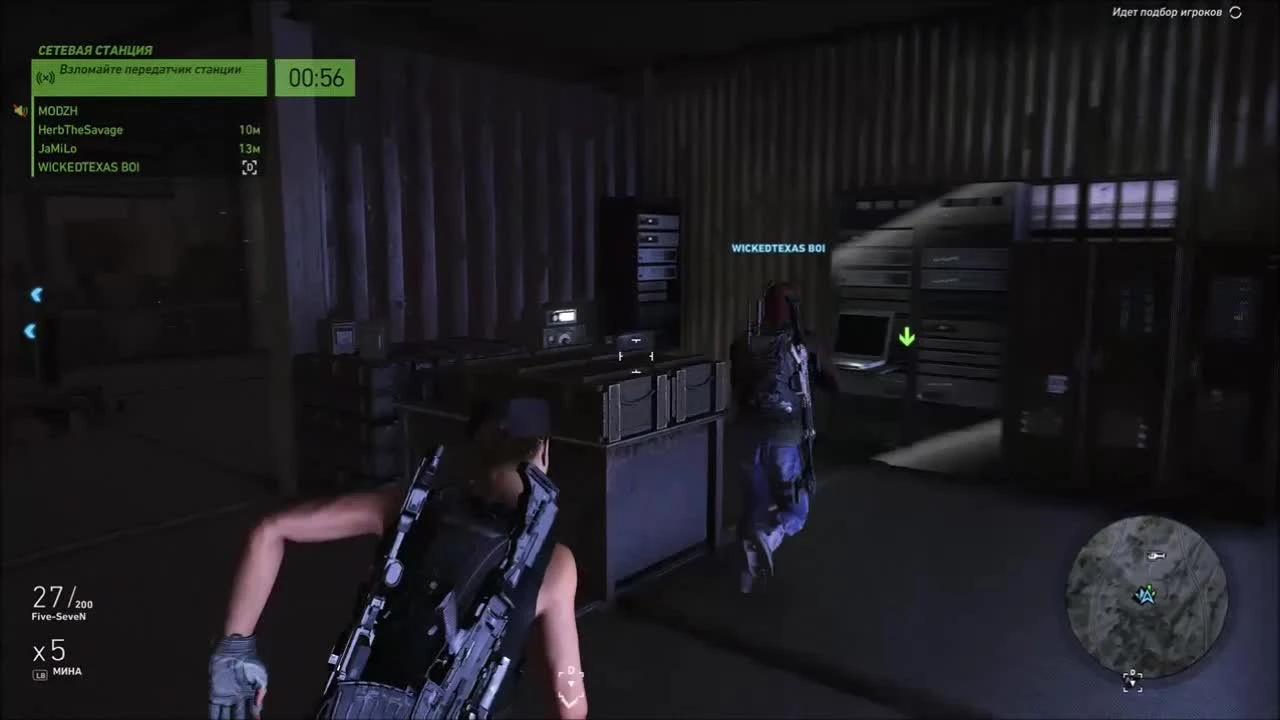
Task: Toggle the lower blue chevron on the left edge
Action: [x=30, y=331]
